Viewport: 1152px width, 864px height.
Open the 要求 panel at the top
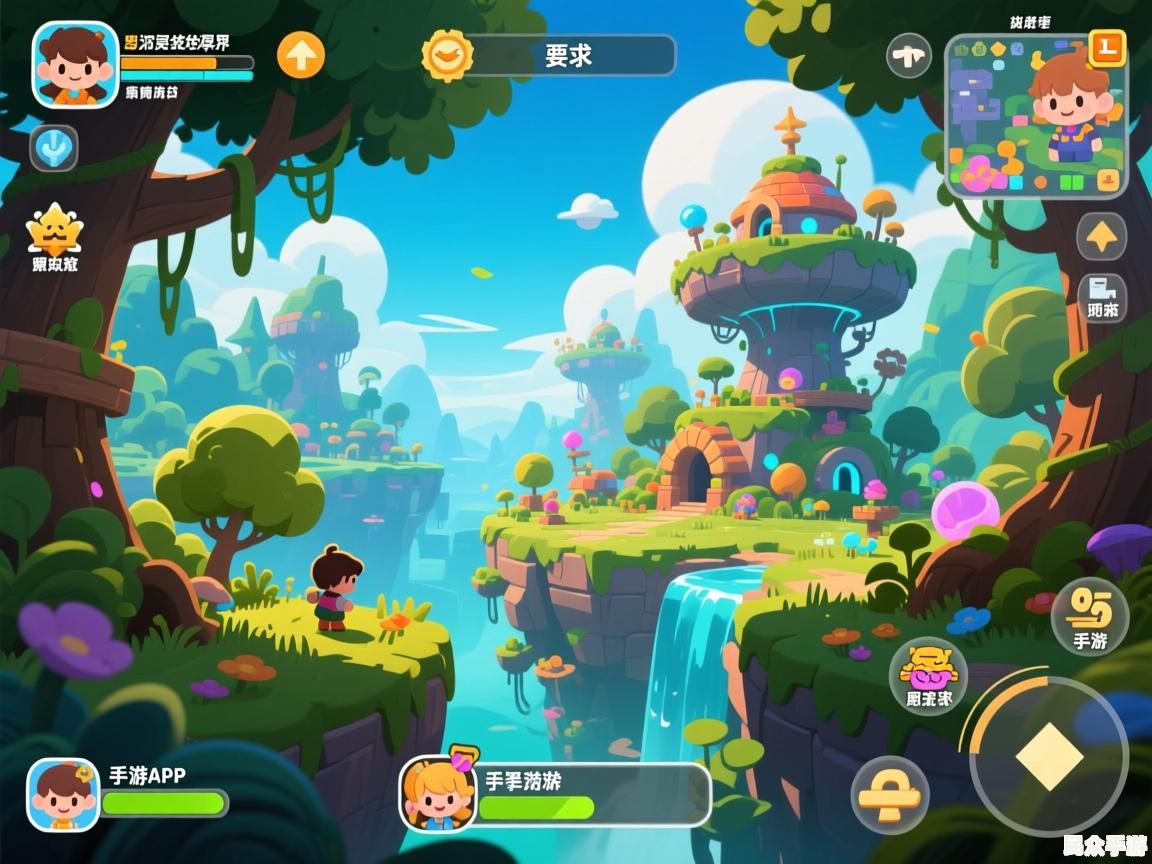[568, 56]
